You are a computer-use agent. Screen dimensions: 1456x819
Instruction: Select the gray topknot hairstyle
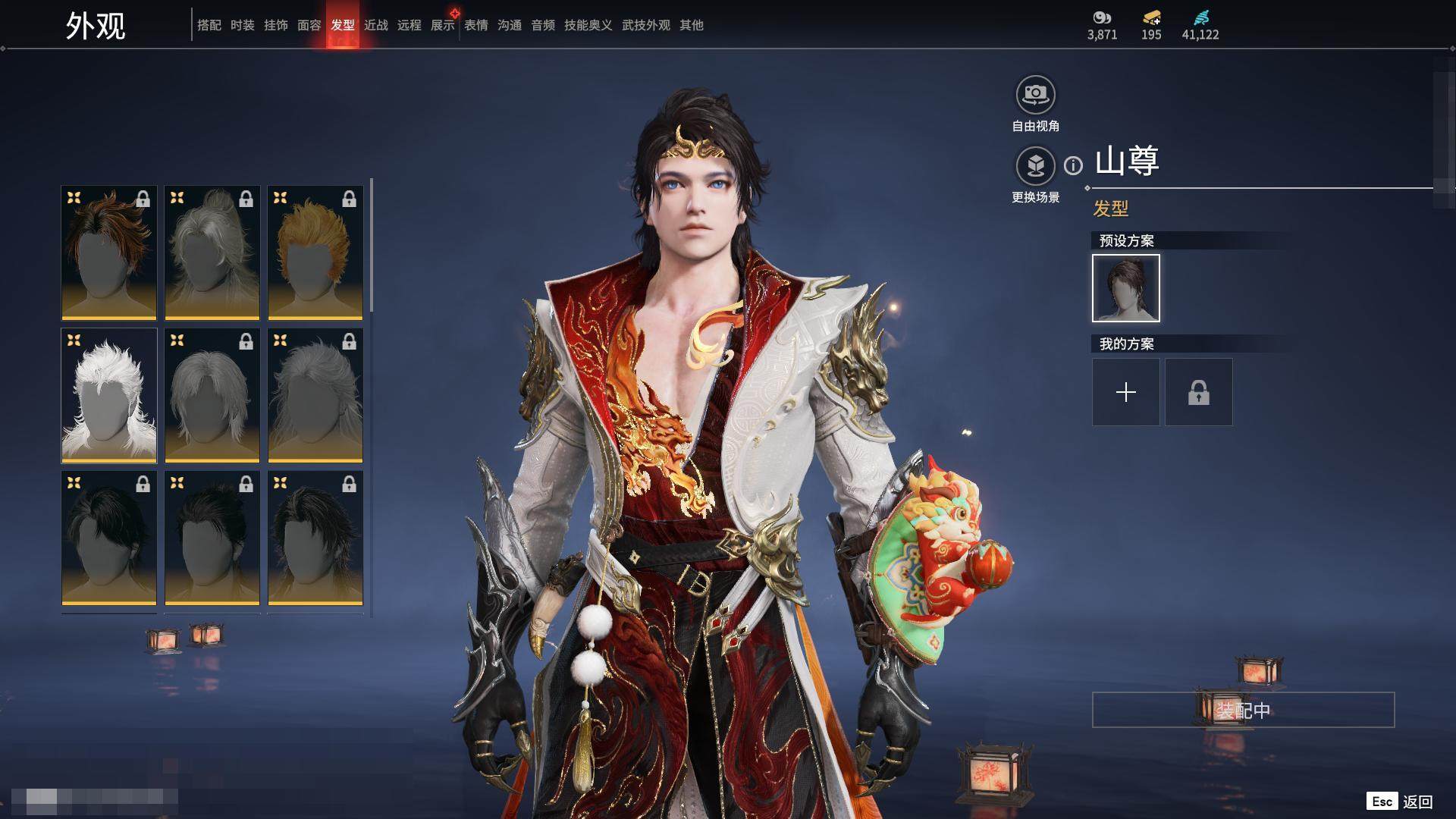pos(212,253)
